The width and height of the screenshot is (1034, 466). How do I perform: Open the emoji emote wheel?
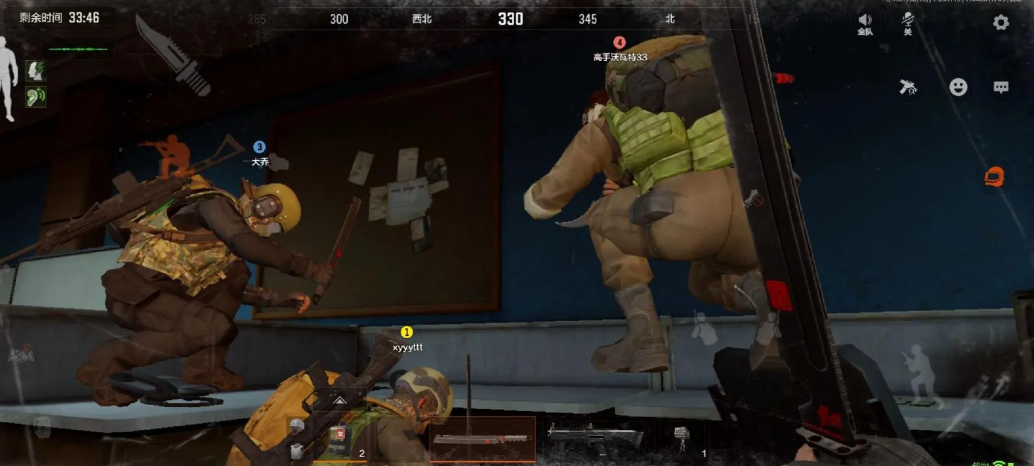tap(958, 87)
